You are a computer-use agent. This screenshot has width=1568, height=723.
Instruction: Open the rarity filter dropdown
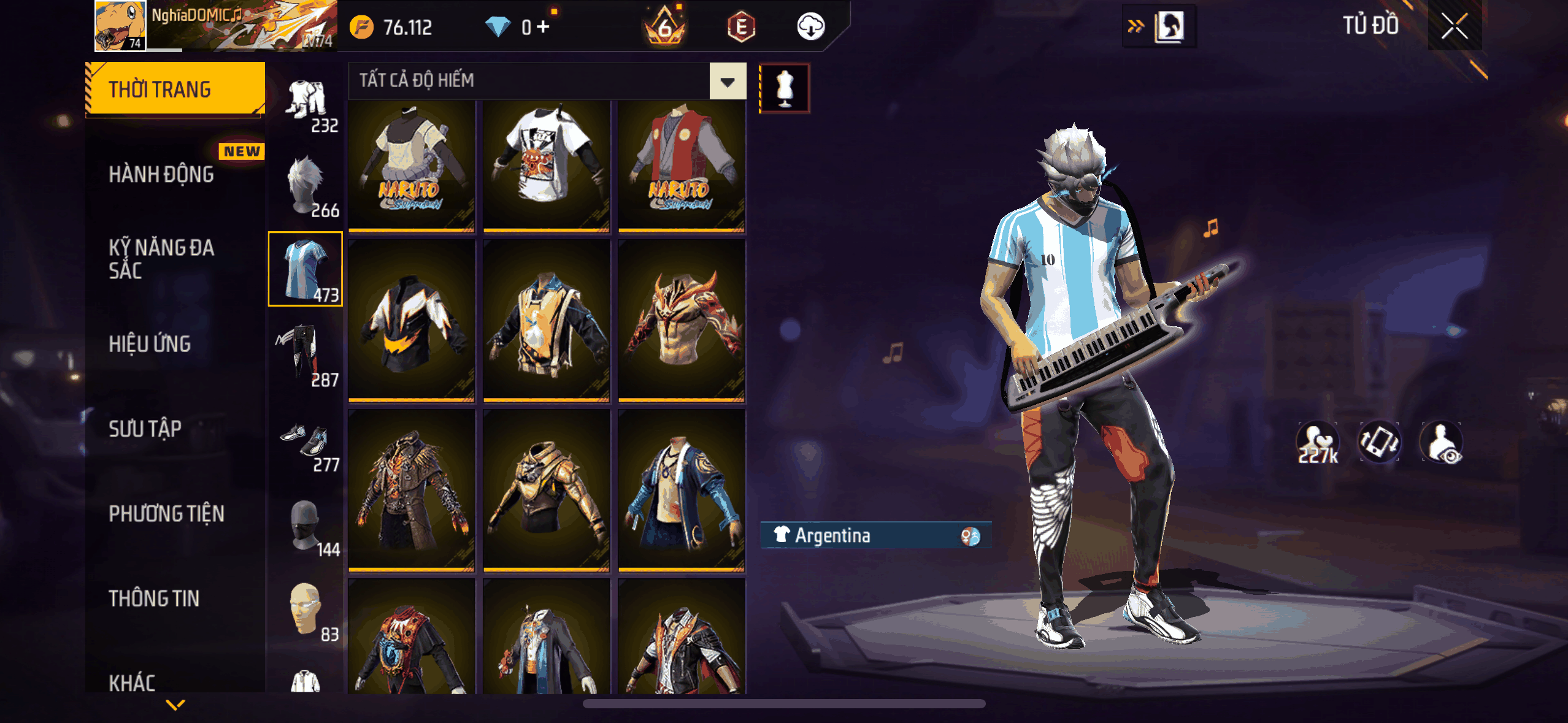pyautogui.click(x=728, y=82)
